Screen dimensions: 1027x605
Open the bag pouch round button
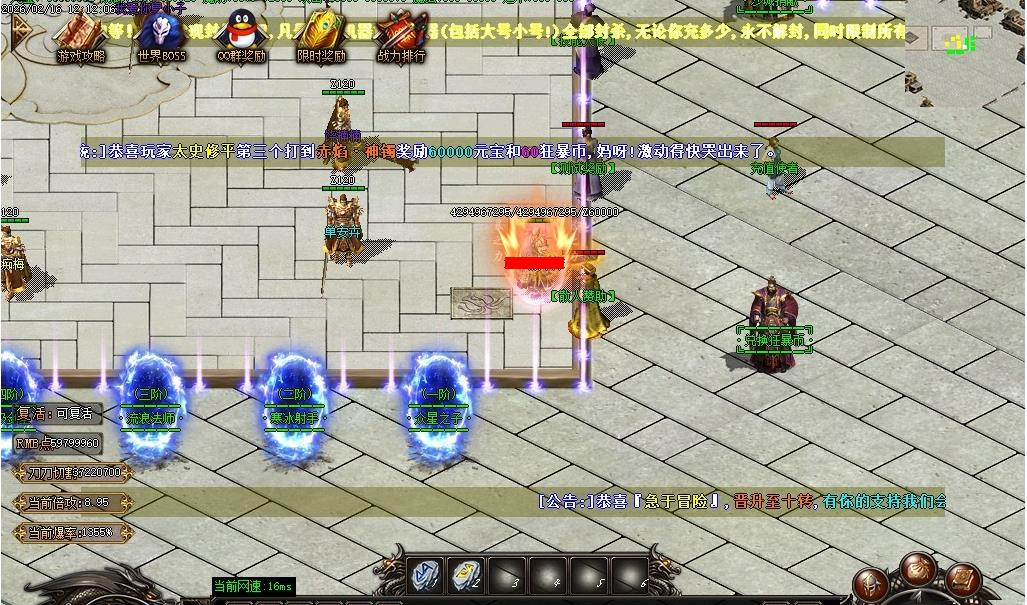coord(917,568)
